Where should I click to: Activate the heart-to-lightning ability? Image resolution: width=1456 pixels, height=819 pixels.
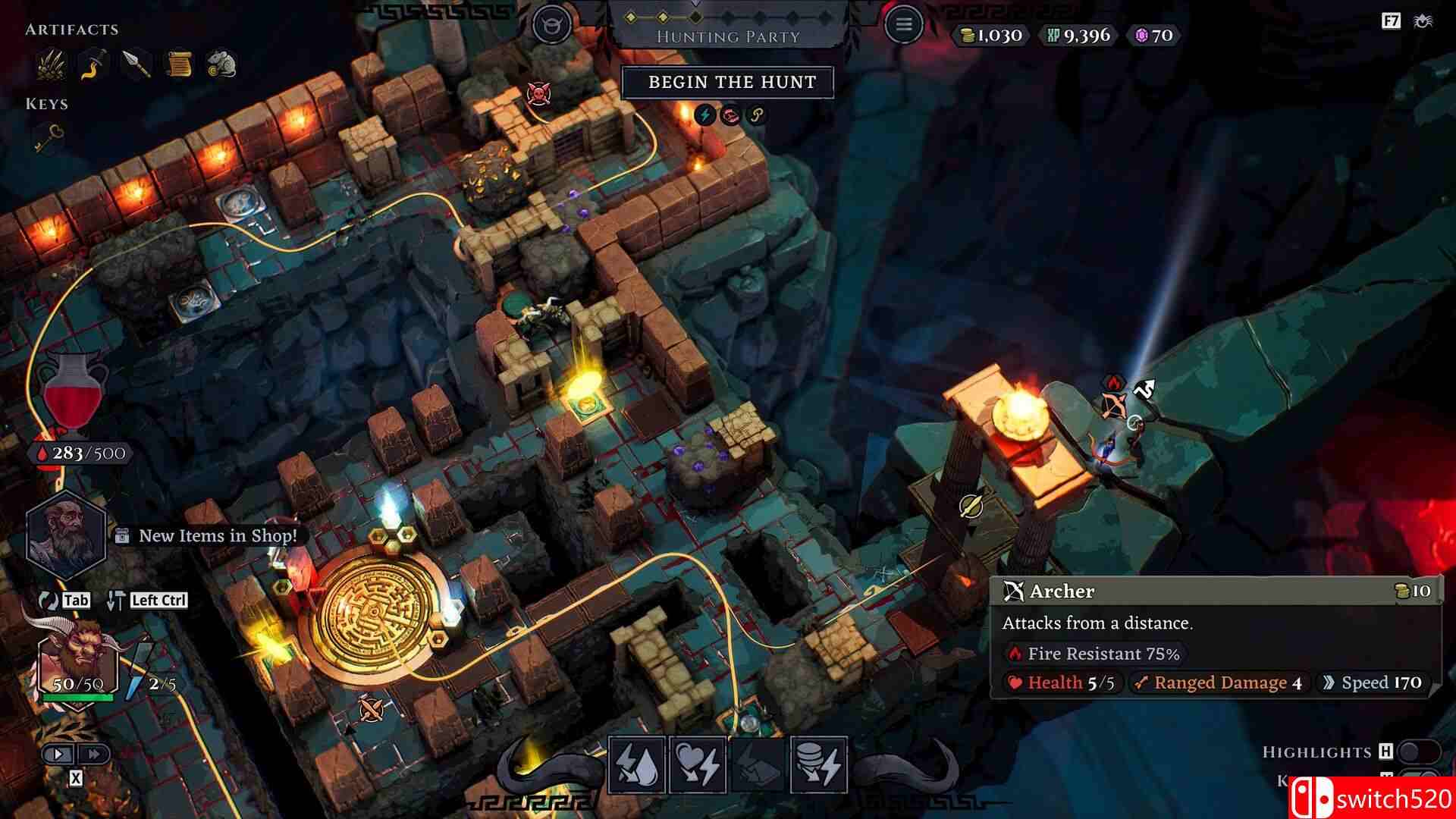697,764
